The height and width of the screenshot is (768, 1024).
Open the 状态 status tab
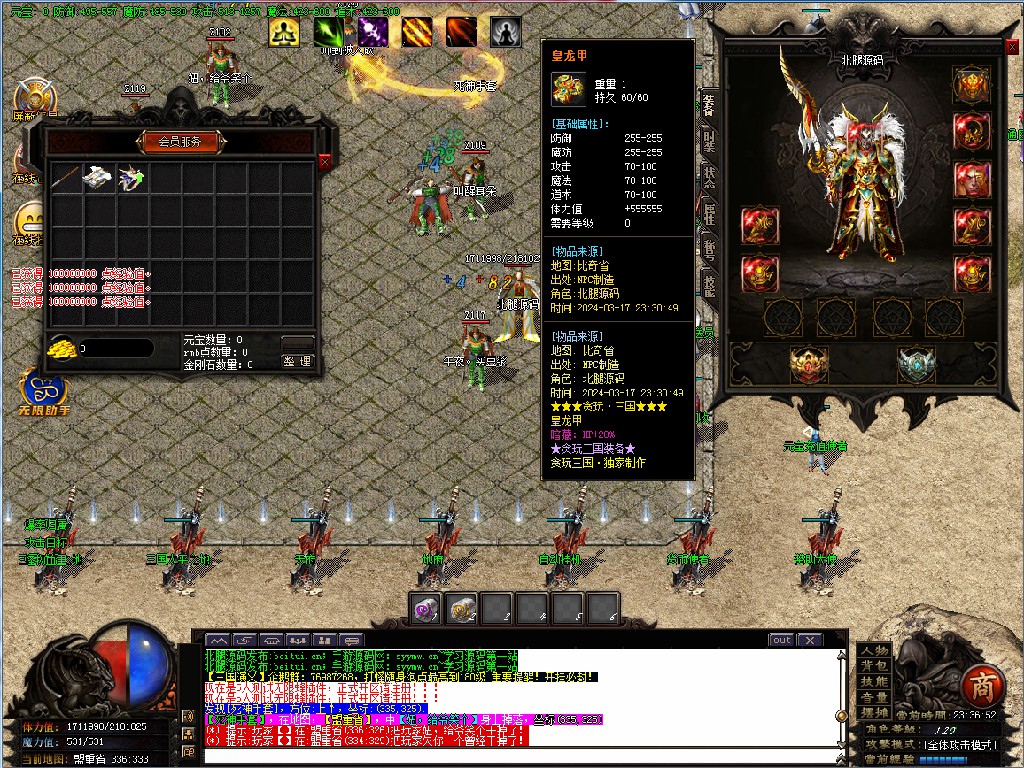pyautogui.click(x=708, y=178)
